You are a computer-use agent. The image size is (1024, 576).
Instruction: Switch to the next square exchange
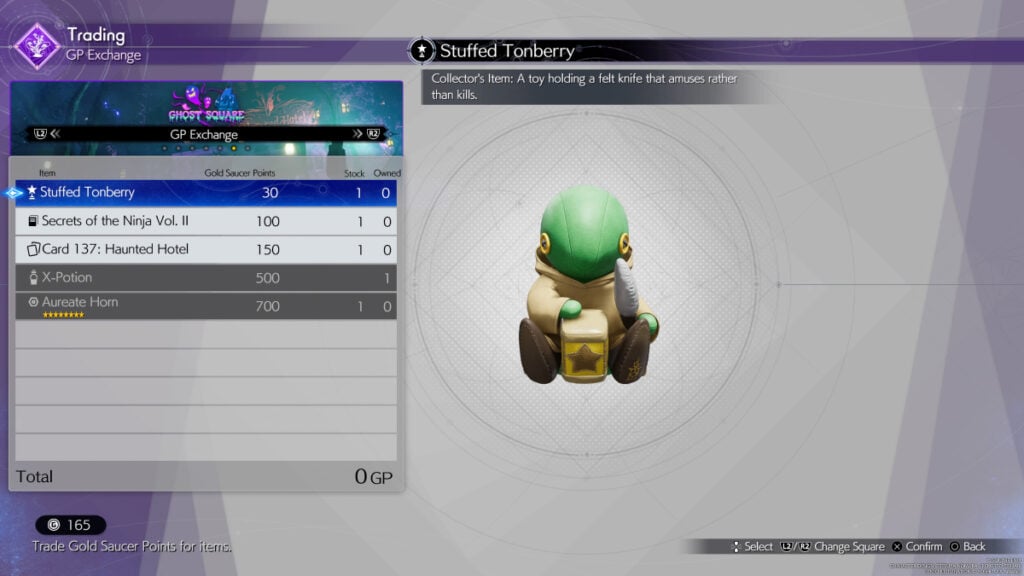(x=365, y=133)
